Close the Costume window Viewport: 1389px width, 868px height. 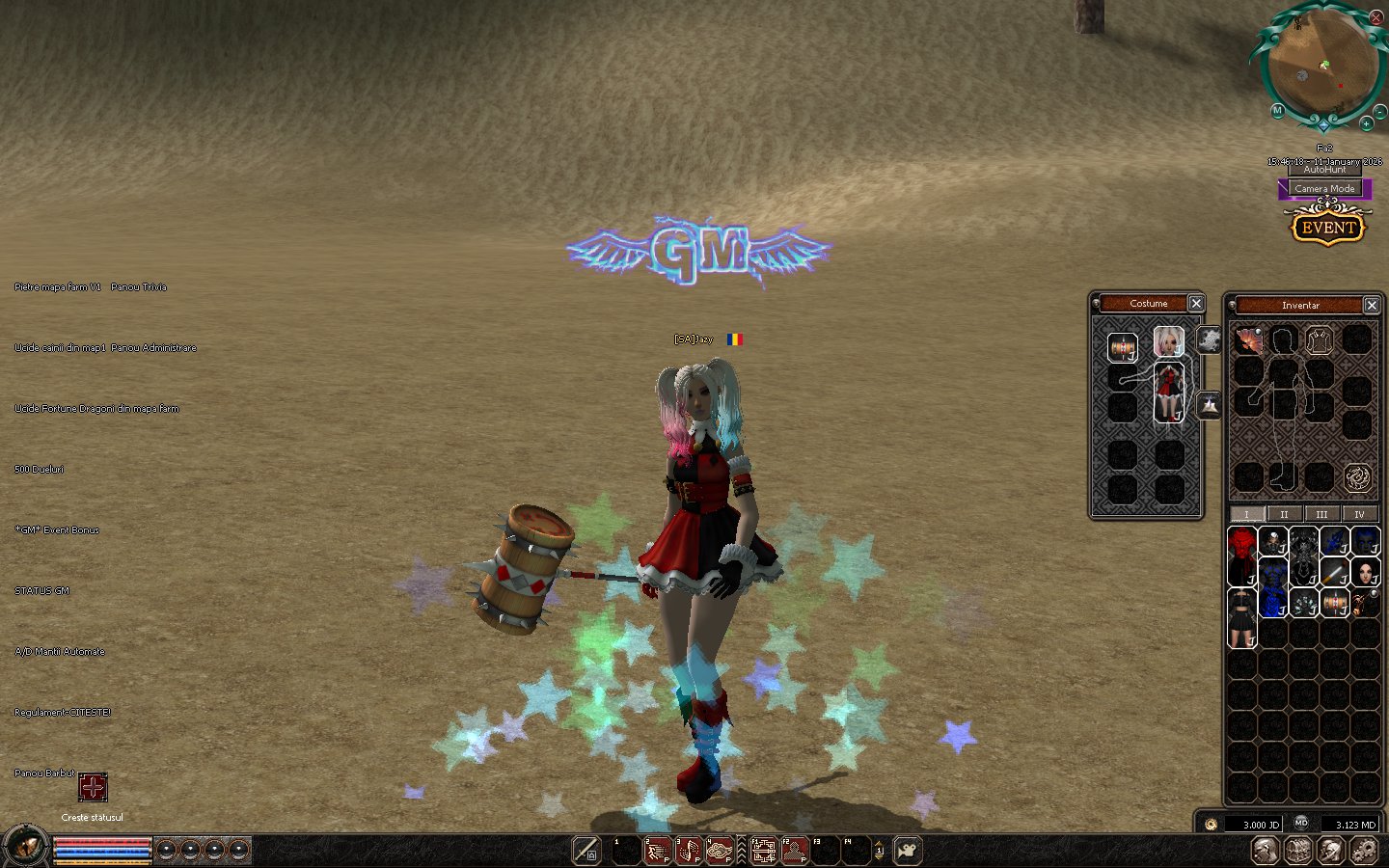coord(1196,304)
